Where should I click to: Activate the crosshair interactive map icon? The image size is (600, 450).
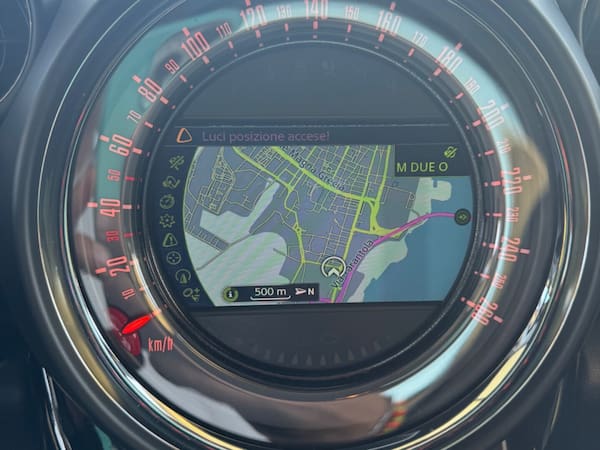[x=173, y=258]
